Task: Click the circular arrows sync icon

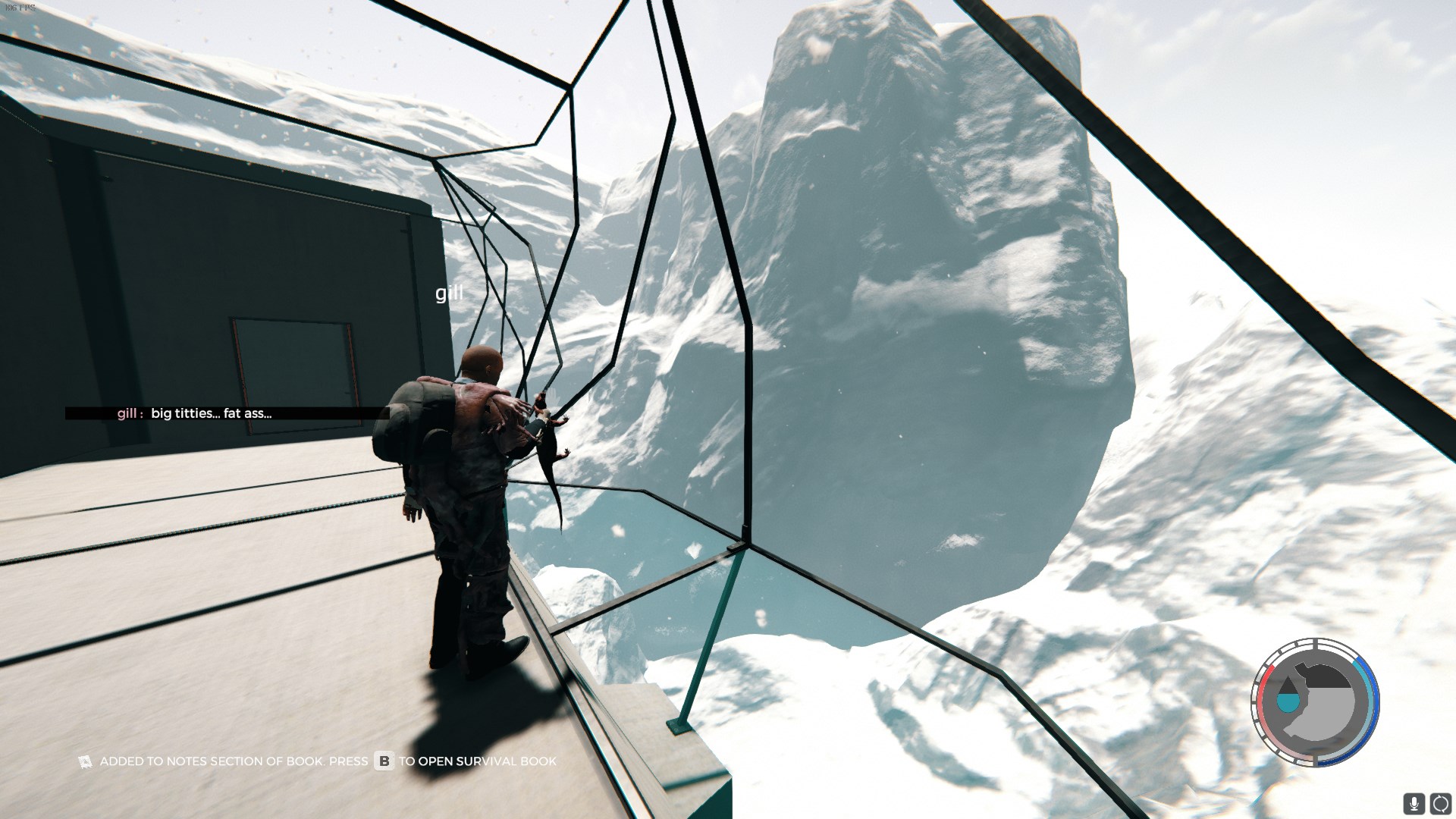Action: [1440, 803]
